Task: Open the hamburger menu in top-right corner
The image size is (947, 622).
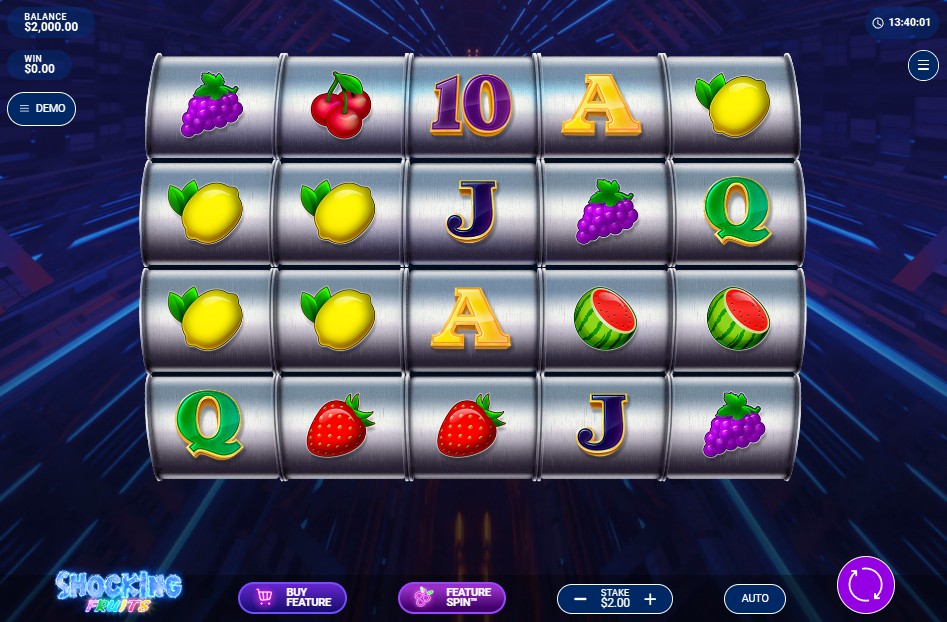Action: 922,66
